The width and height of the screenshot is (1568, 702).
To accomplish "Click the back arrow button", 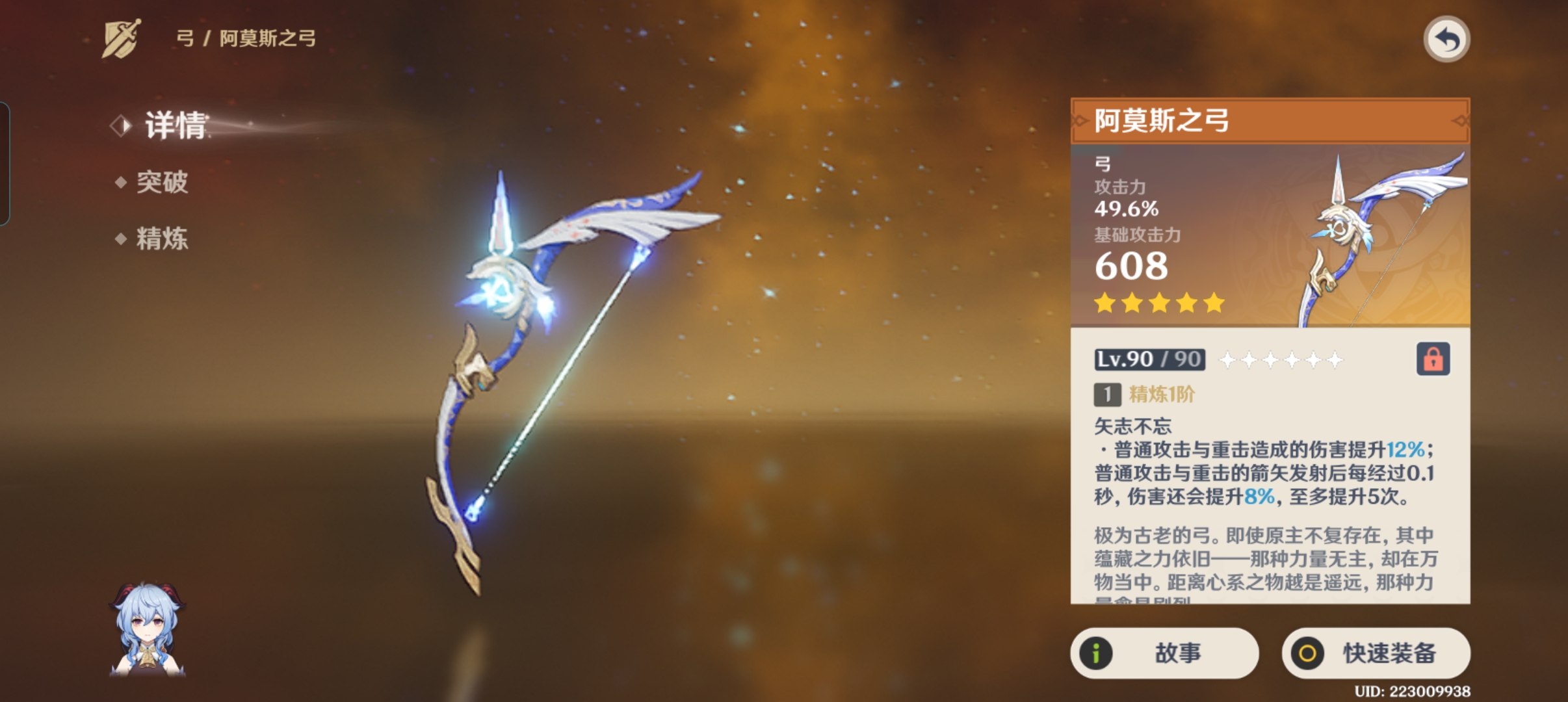I will click(x=1446, y=40).
